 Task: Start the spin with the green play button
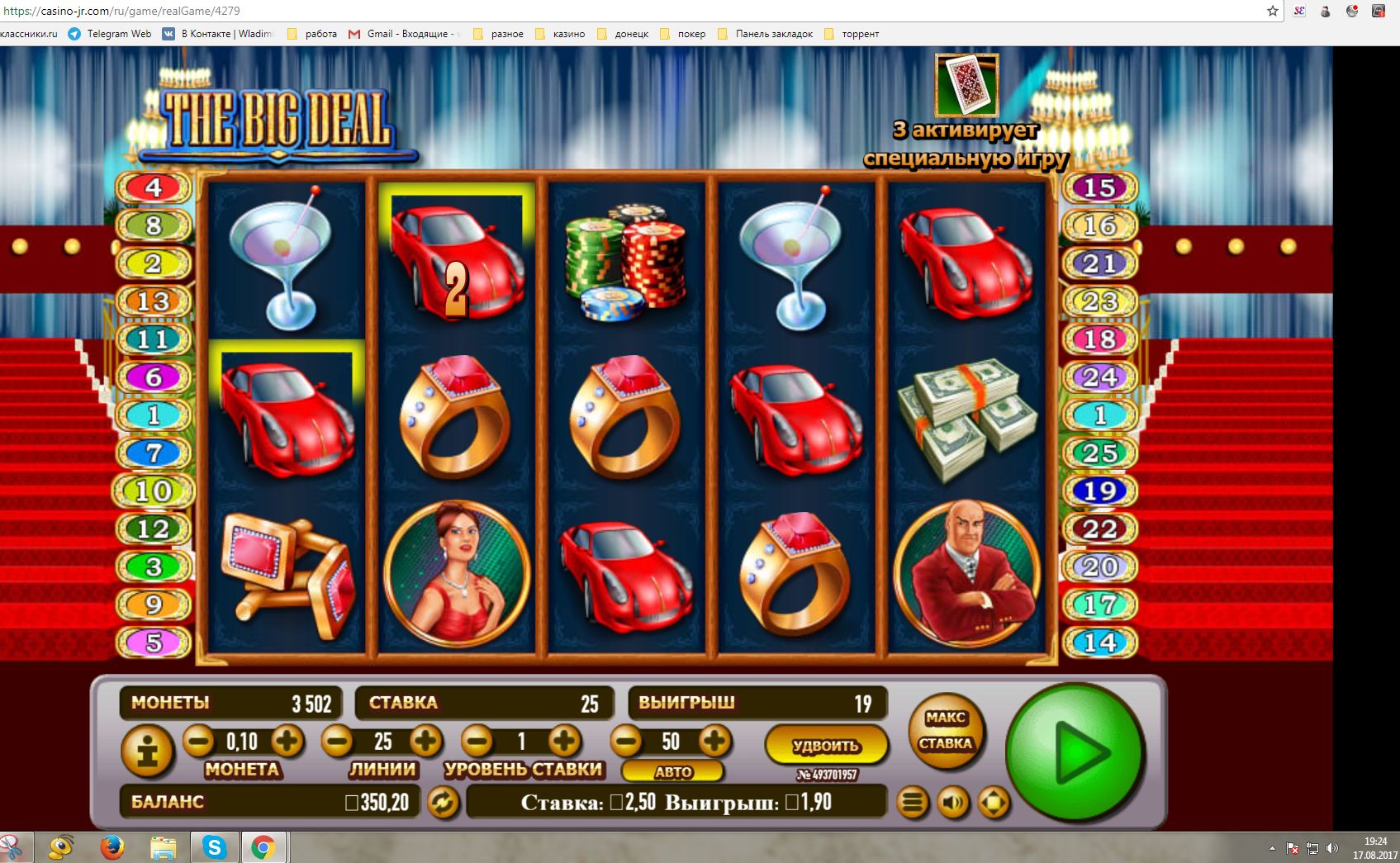click(x=1075, y=752)
